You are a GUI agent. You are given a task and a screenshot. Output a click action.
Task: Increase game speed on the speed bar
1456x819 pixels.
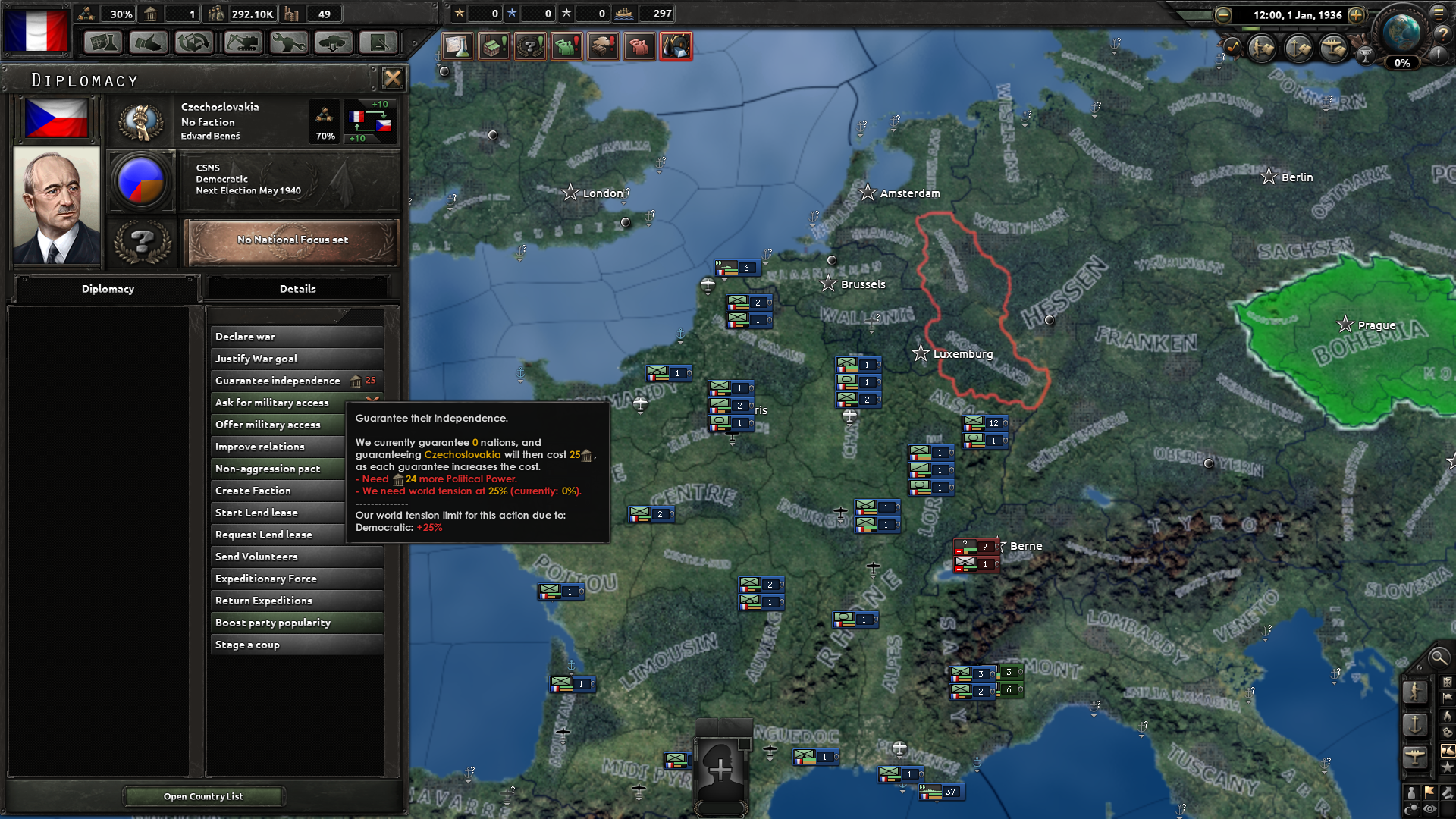coord(1356,14)
